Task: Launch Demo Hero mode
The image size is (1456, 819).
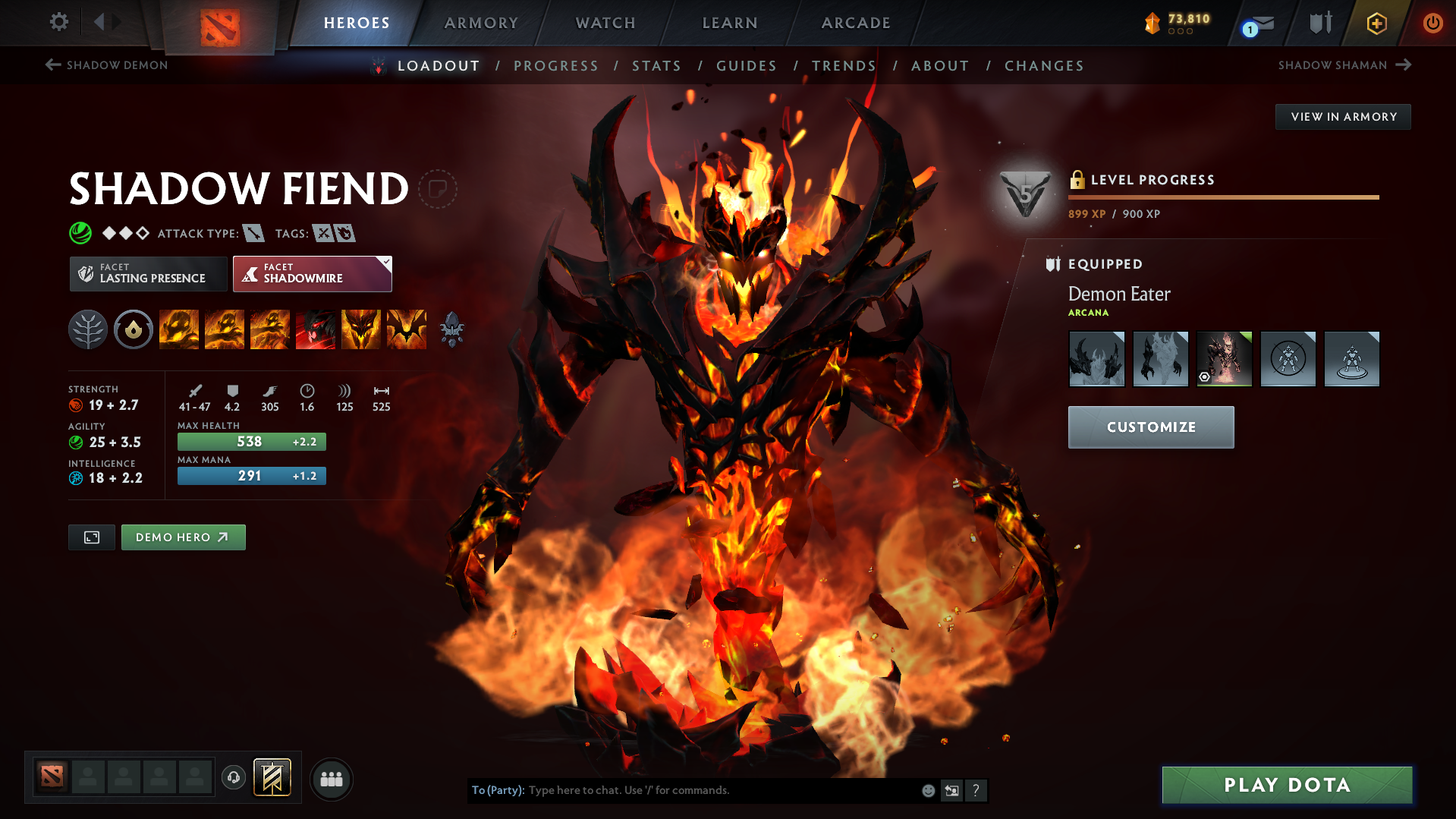Action: click(183, 537)
